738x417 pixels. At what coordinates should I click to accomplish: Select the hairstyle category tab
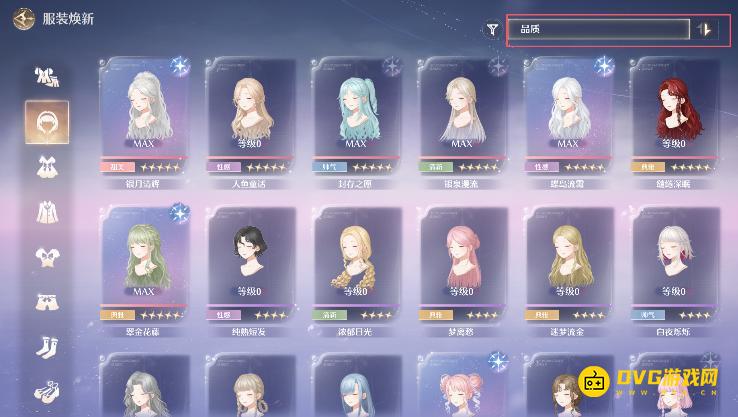point(47,121)
